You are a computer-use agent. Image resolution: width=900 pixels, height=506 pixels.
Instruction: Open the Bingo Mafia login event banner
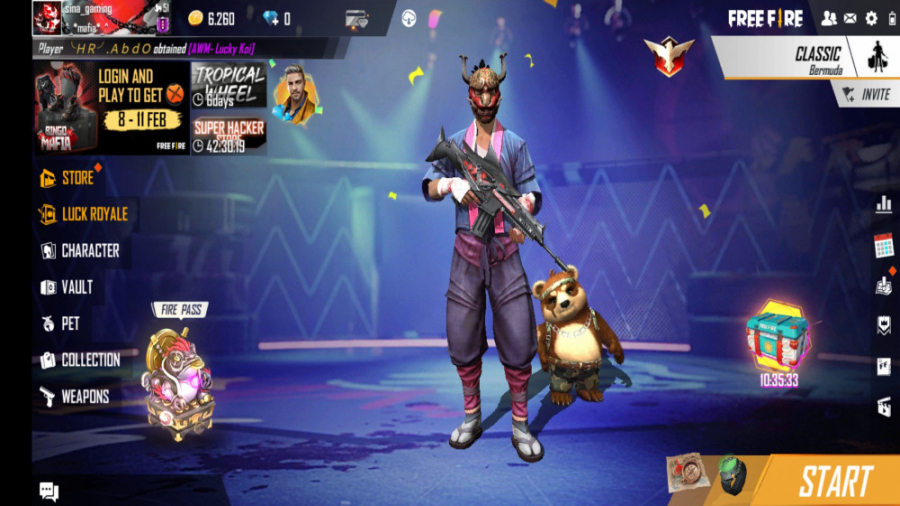pos(112,107)
